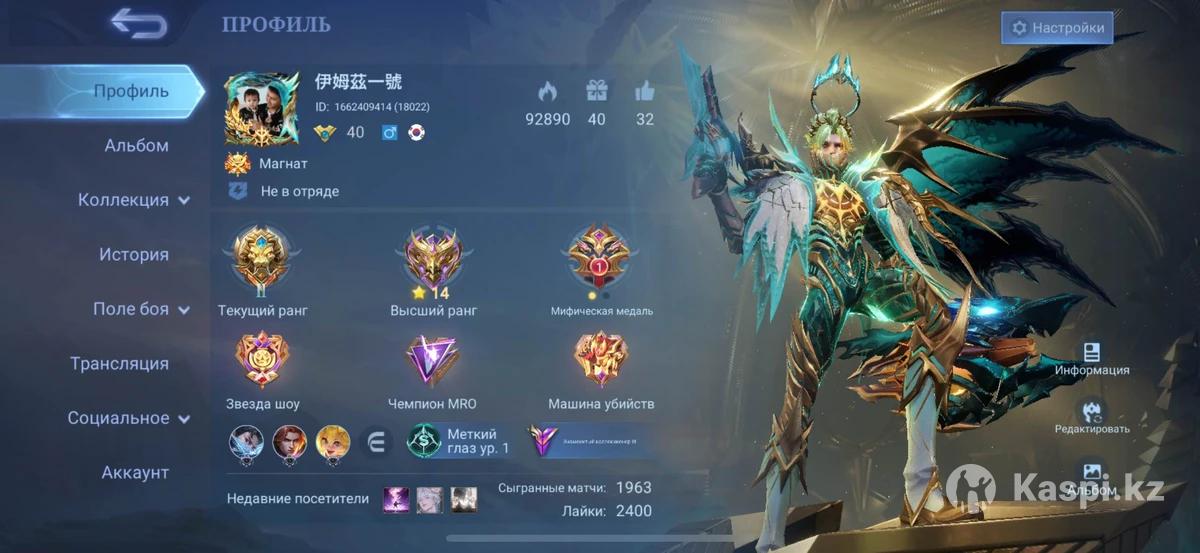Expand the Социальное menu section

click(x=128, y=418)
